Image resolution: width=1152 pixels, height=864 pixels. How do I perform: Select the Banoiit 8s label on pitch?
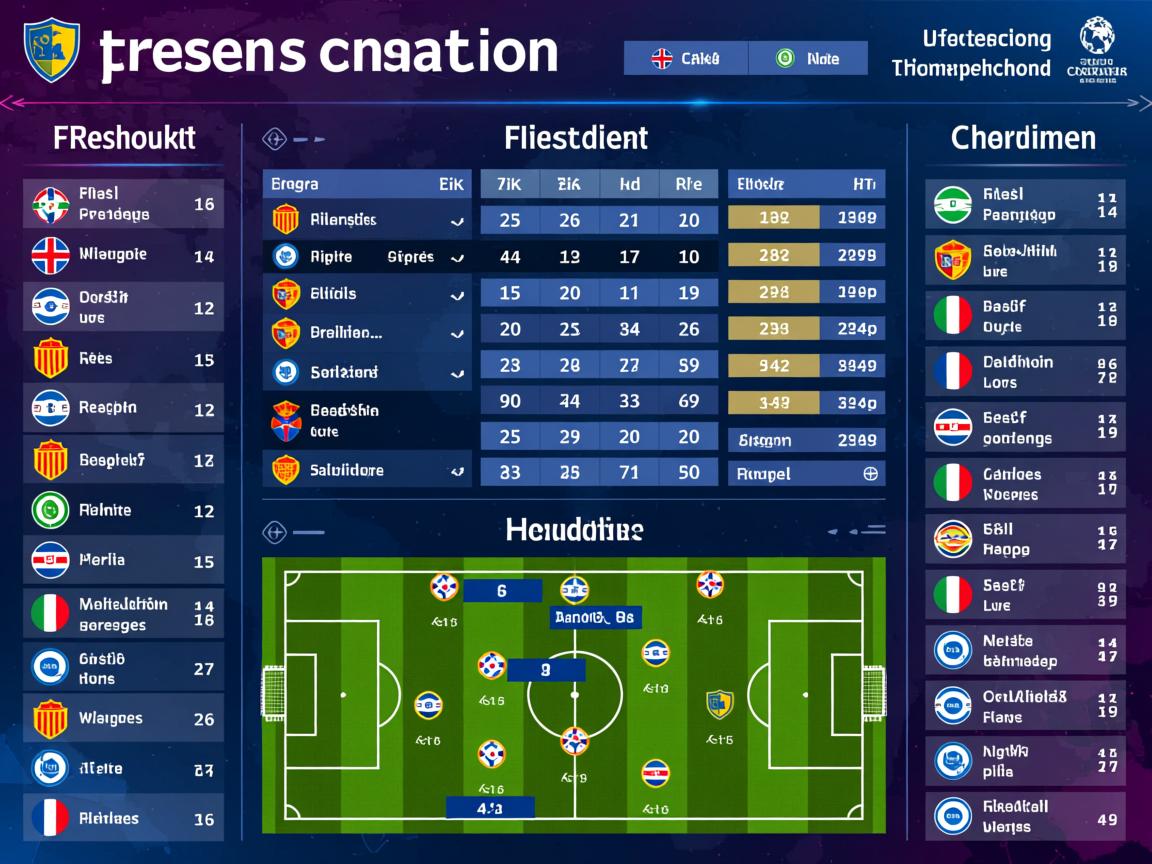(x=594, y=618)
